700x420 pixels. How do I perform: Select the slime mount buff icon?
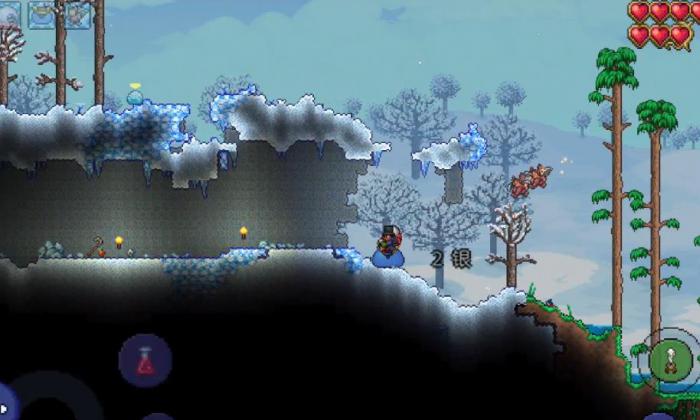pyautogui.click(x=44, y=13)
